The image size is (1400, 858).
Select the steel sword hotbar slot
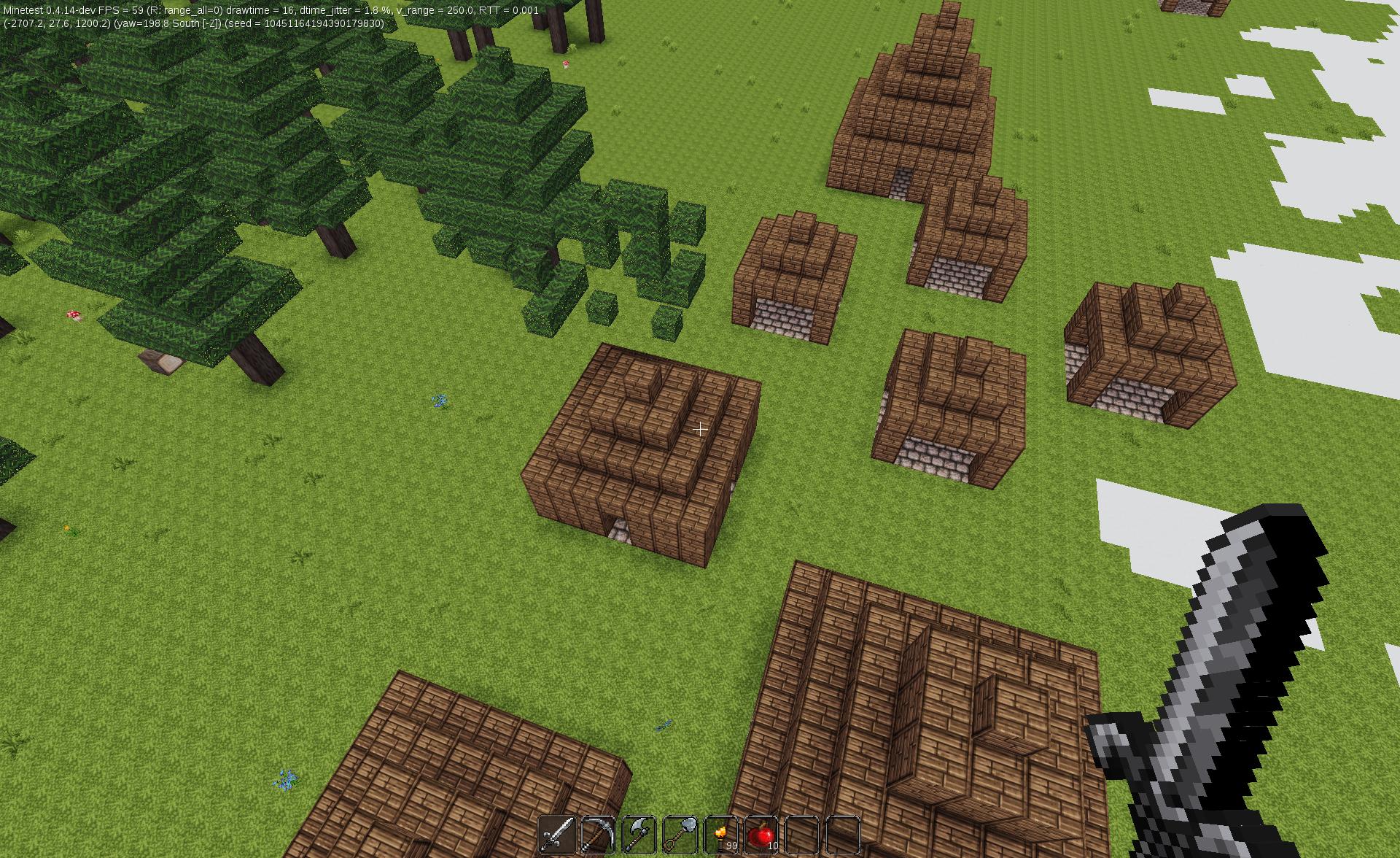click(x=557, y=835)
